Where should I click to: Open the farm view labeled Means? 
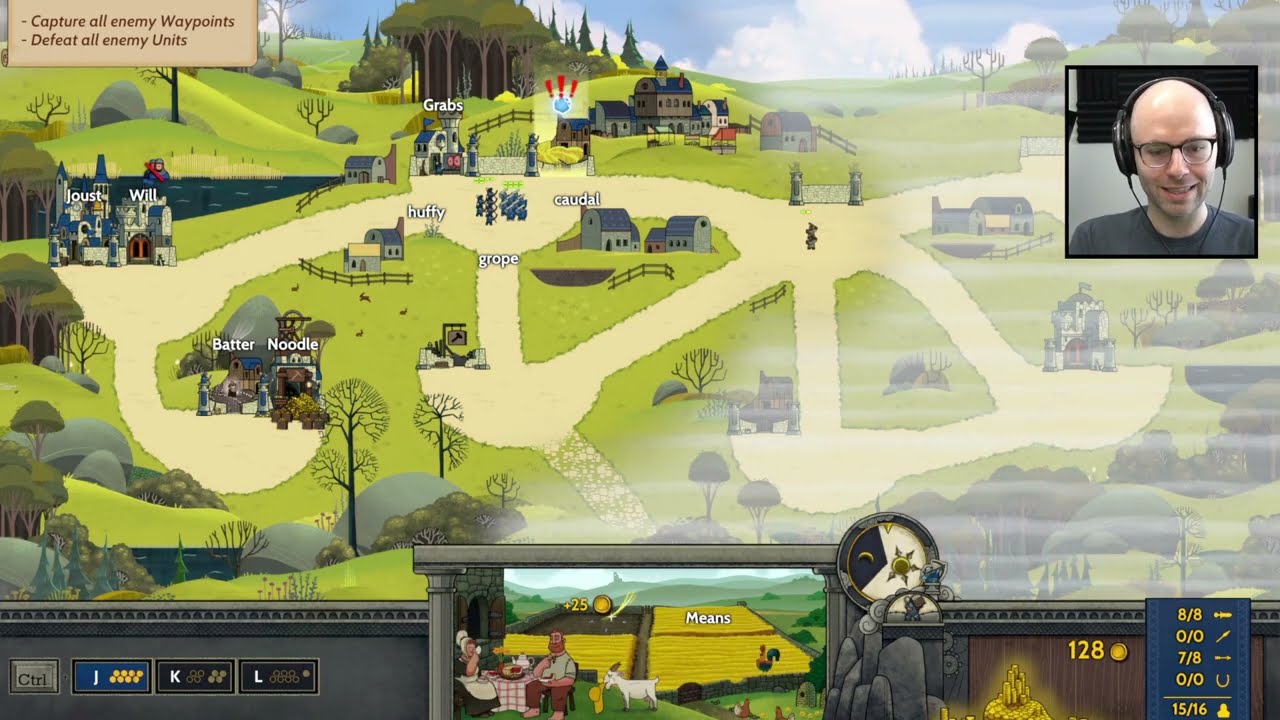(x=707, y=619)
